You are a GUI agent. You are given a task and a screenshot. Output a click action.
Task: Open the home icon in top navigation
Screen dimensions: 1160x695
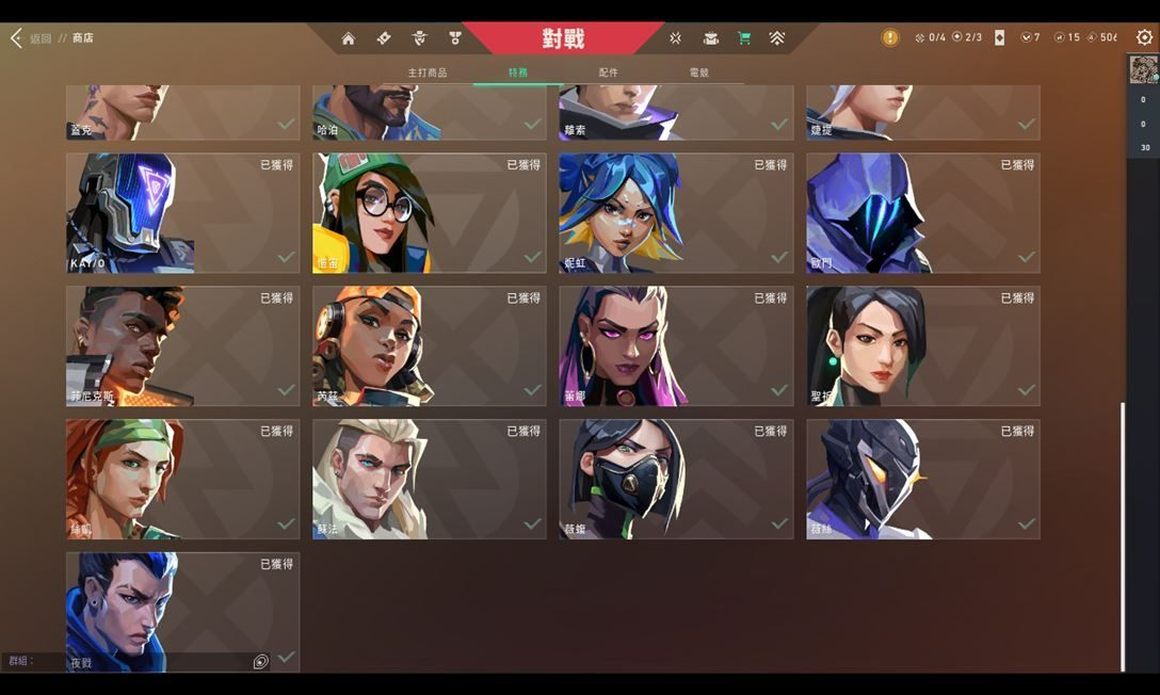pos(348,38)
